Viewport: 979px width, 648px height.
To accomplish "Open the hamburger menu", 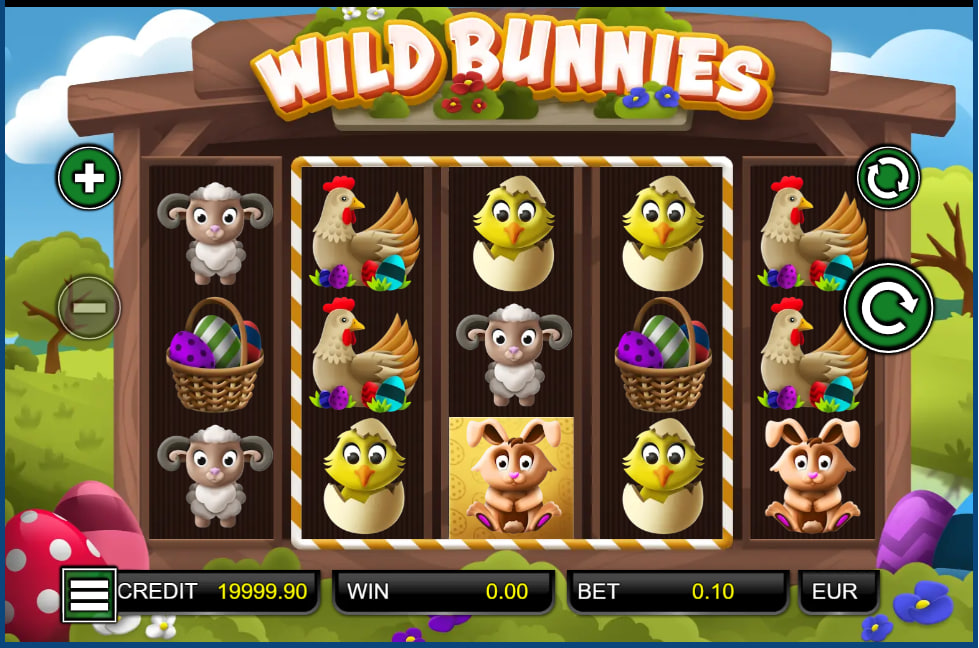I will pos(89,595).
